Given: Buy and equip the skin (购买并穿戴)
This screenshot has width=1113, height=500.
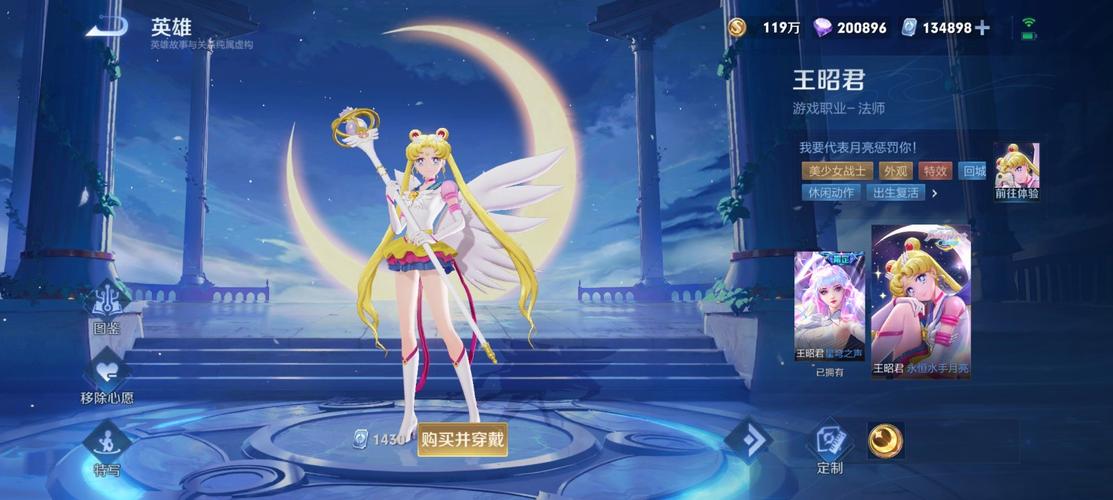Looking at the screenshot, I should click(462, 438).
